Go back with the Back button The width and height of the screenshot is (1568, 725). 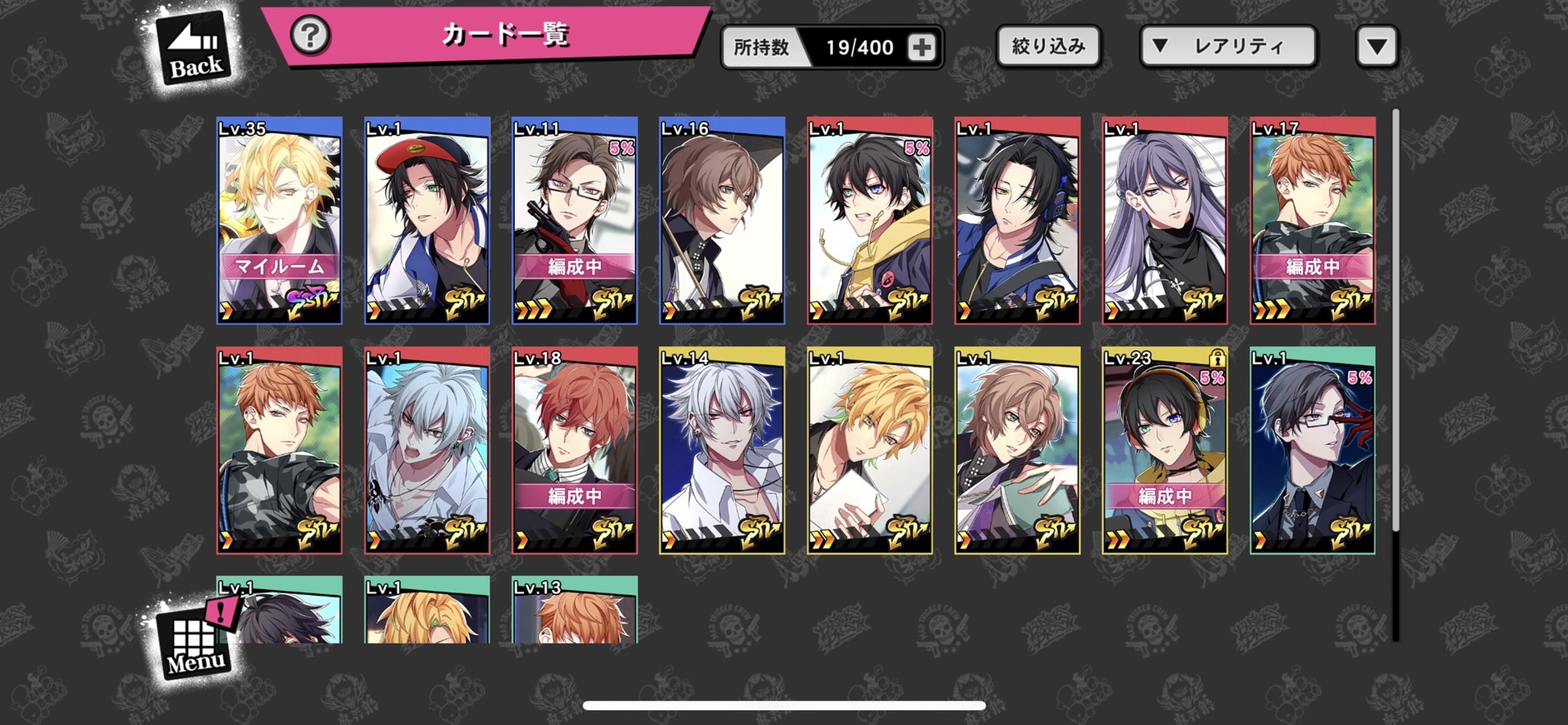pyautogui.click(x=193, y=48)
